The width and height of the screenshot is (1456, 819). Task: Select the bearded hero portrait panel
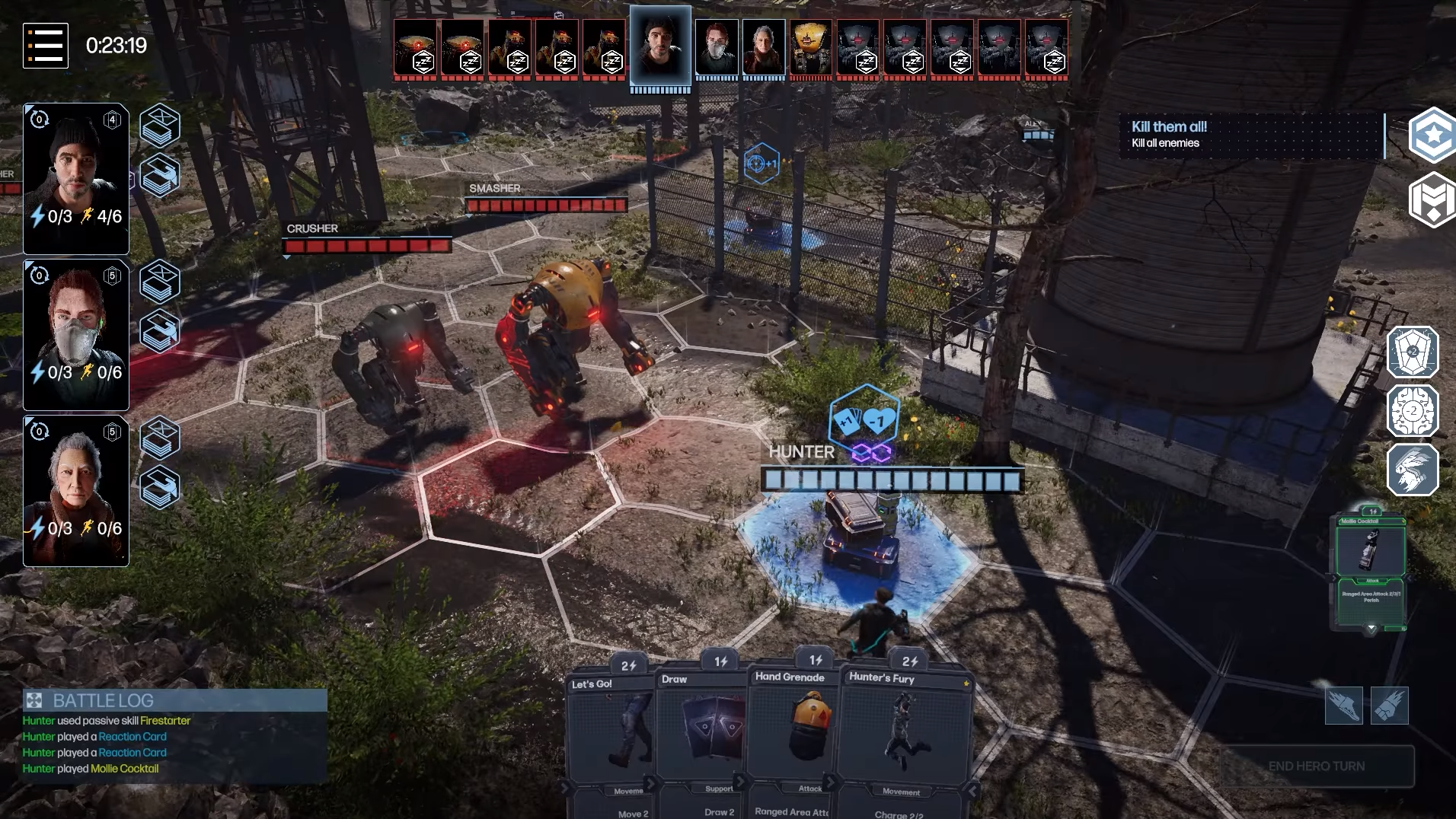(76, 179)
